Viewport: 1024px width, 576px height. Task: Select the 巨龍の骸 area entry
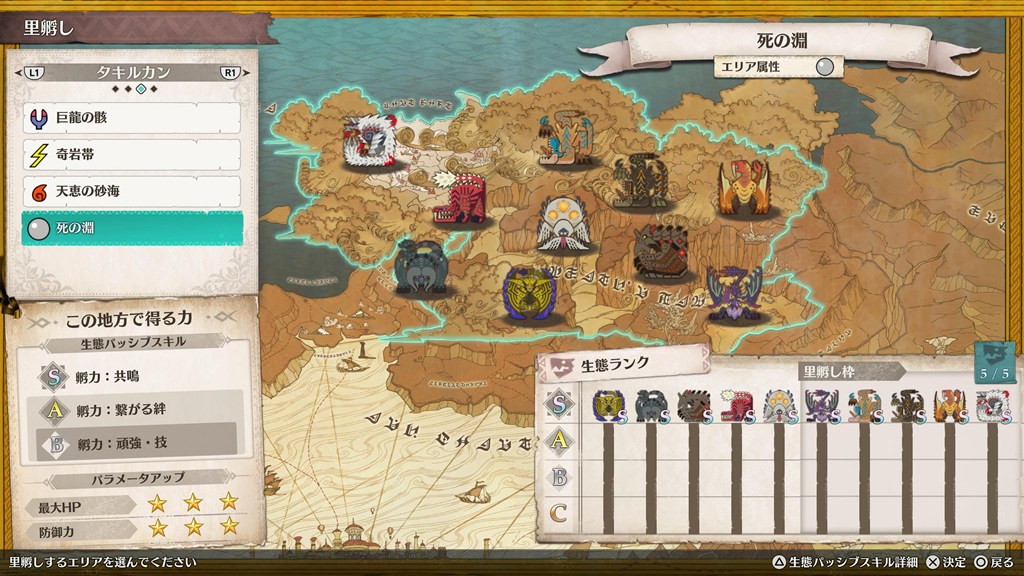pyautogui.click(x=131, y=119)
